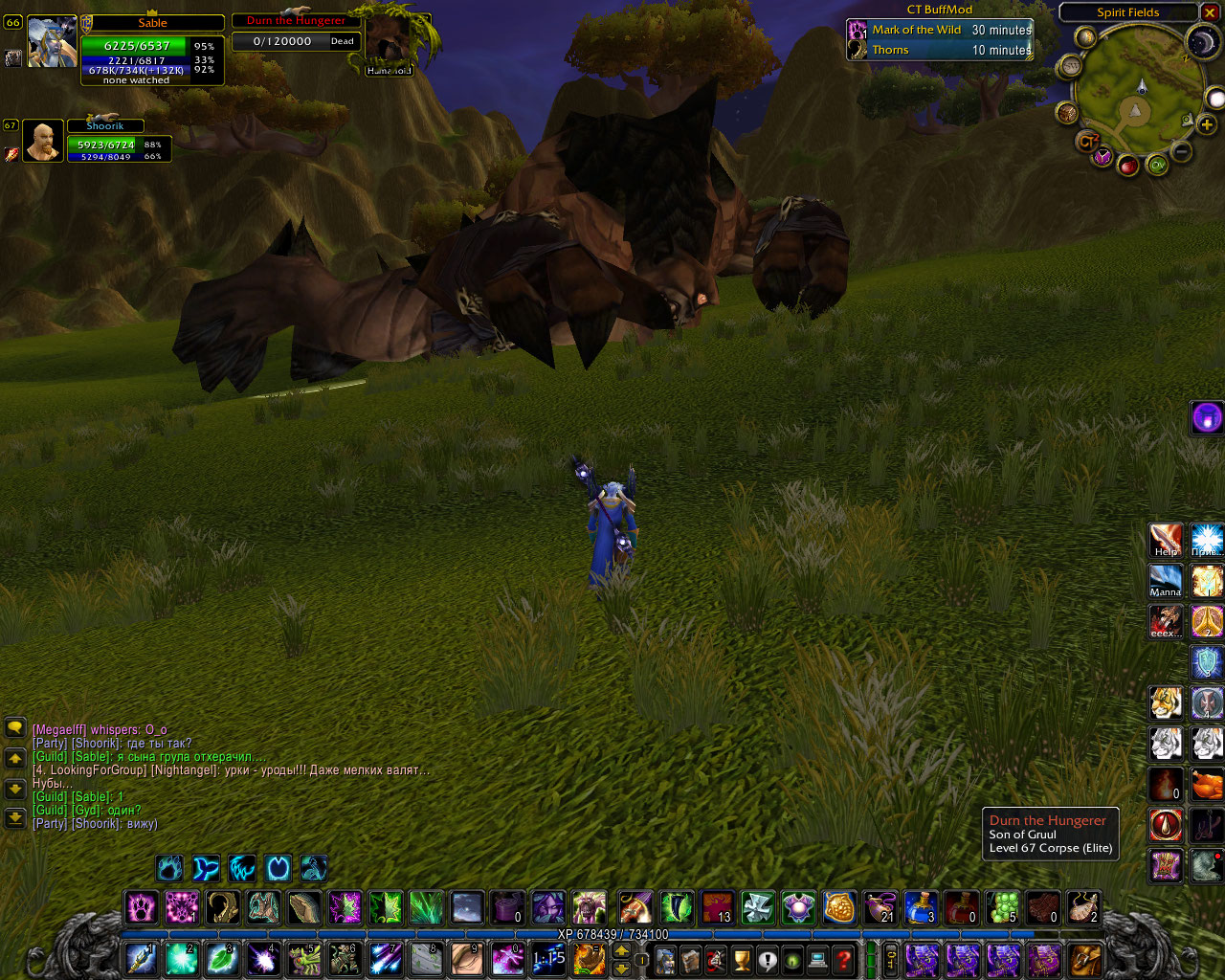Select party member Shoorik's portrait

pos(43,141)
